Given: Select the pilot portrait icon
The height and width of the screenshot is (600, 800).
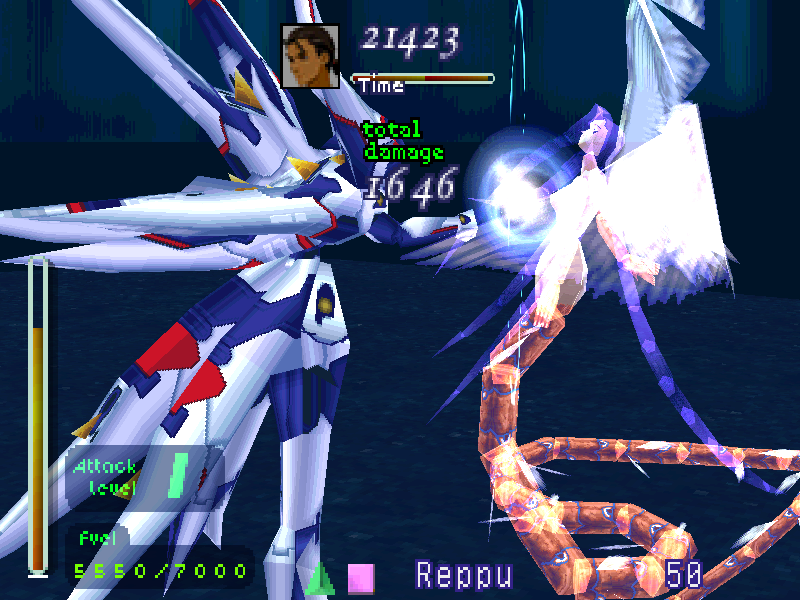Looking at the screenshot, I should tap(309, 56).
